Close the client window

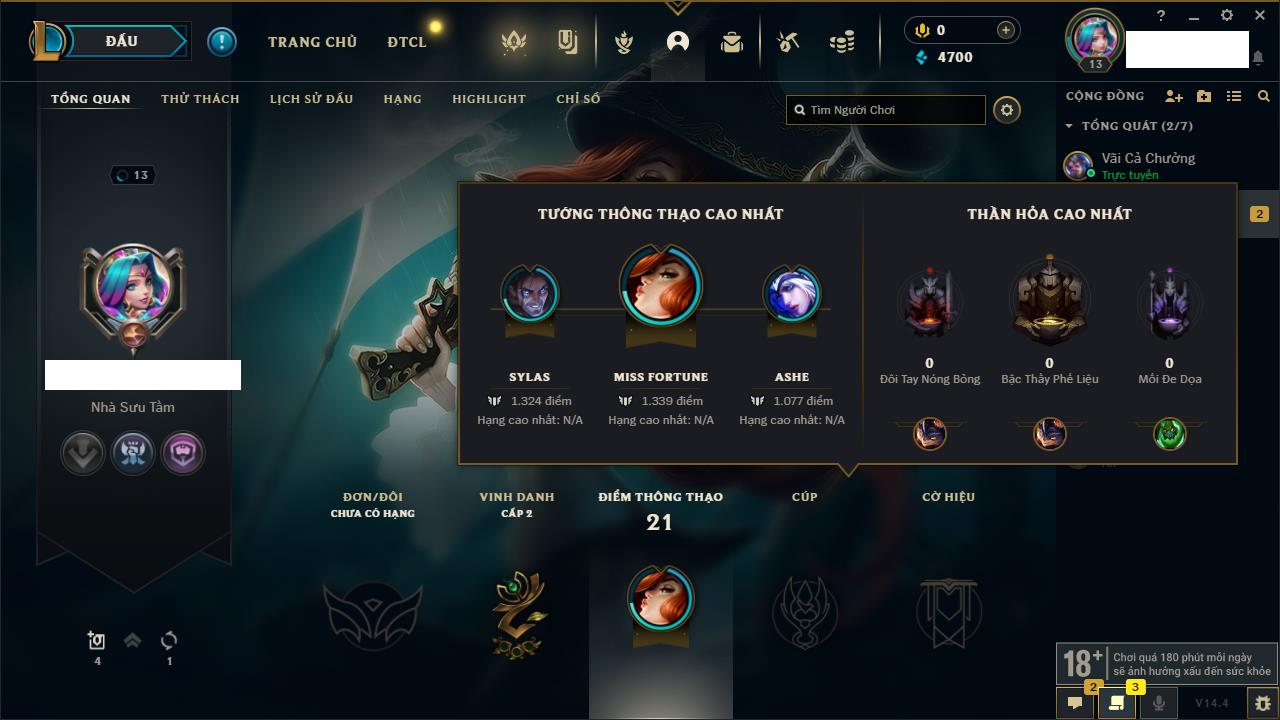pyautogui.click(x=1259, y=15)
